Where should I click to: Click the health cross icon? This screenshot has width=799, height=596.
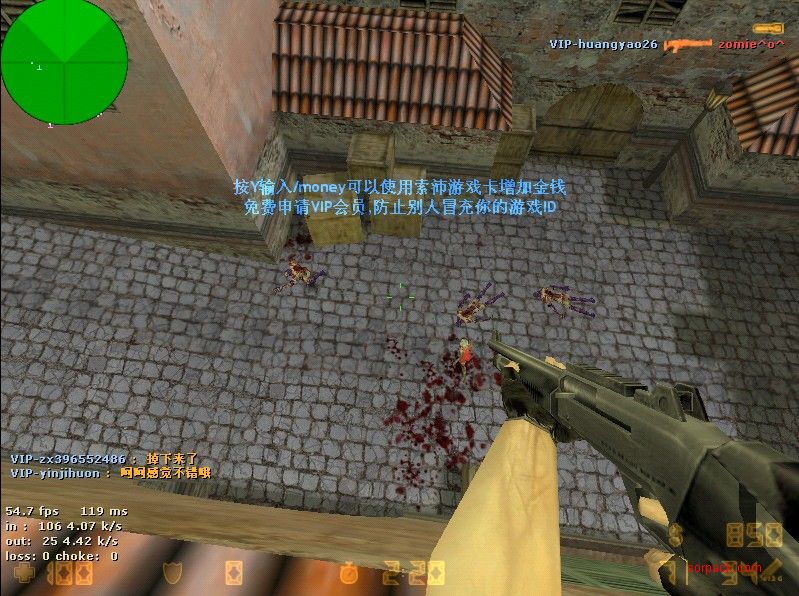(23, 574)
